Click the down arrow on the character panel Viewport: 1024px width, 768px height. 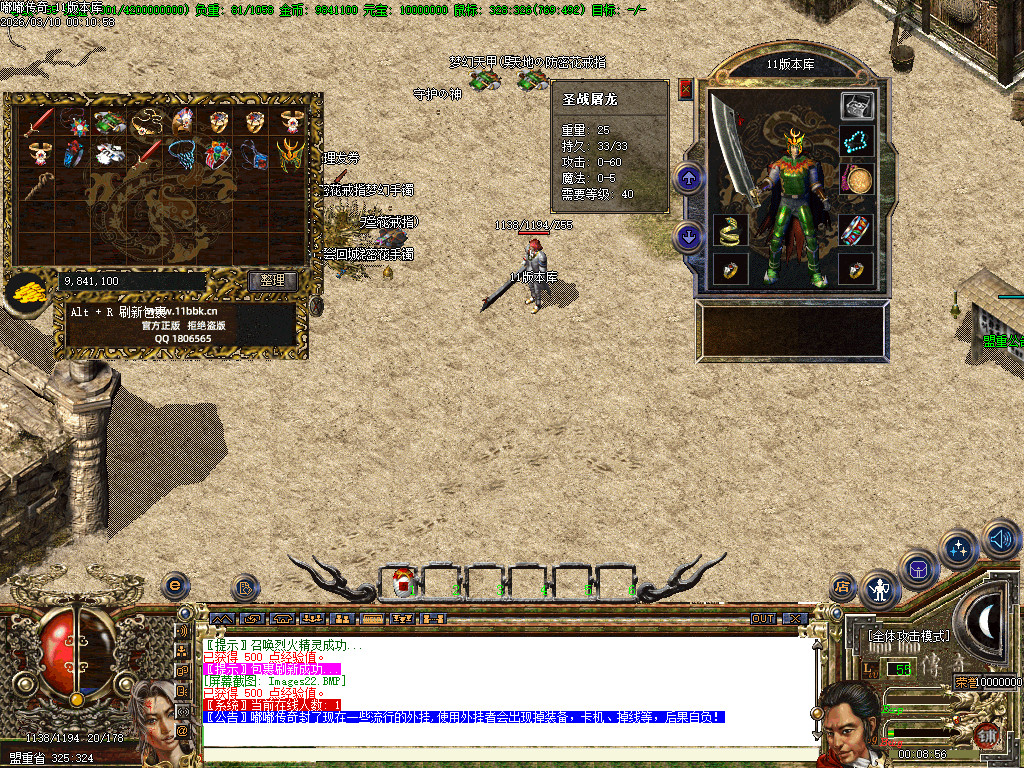coord(688,237)
